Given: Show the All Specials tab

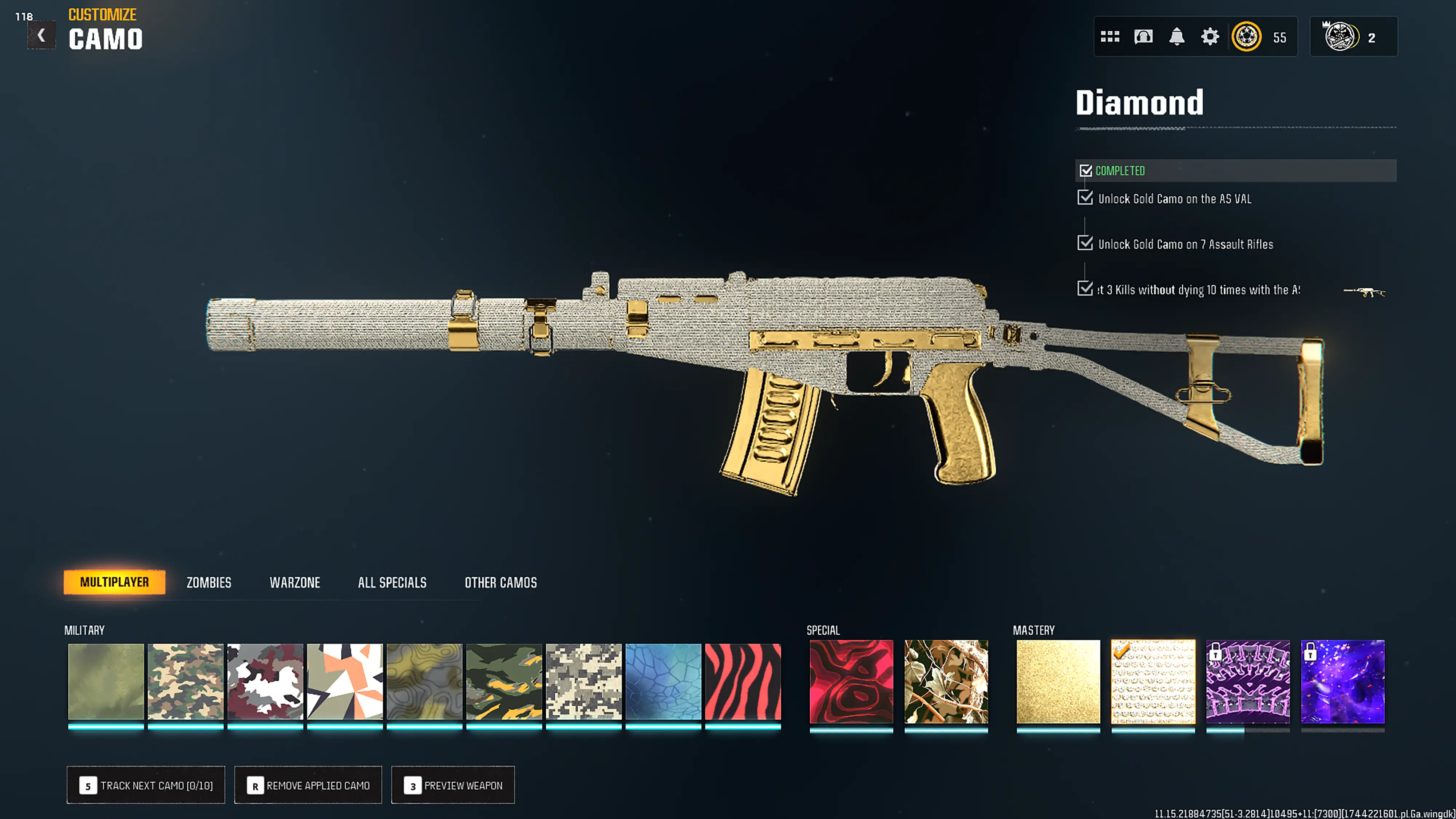Looking at the screenshot, I should (392, 582).
